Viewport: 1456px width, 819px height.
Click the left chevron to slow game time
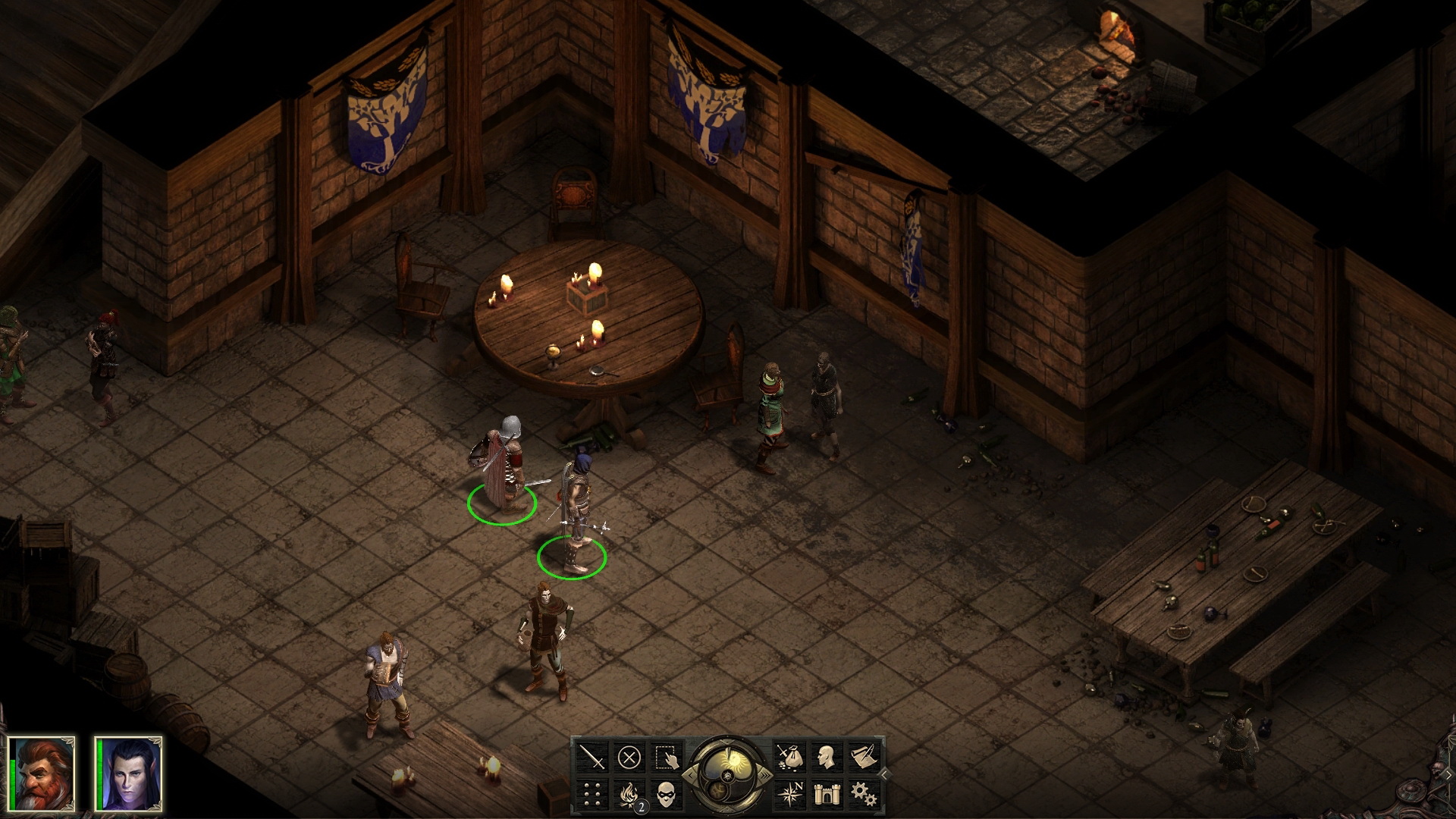[x=691, y=775]
